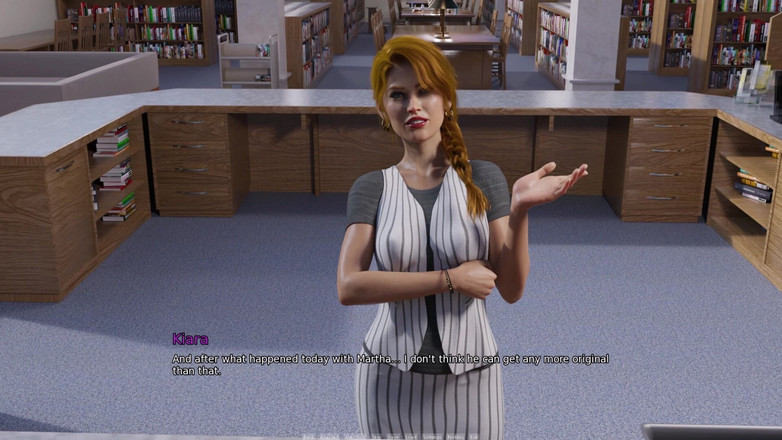Open the Save quick menu option
The image size is (782, 440).
point(392,437)
